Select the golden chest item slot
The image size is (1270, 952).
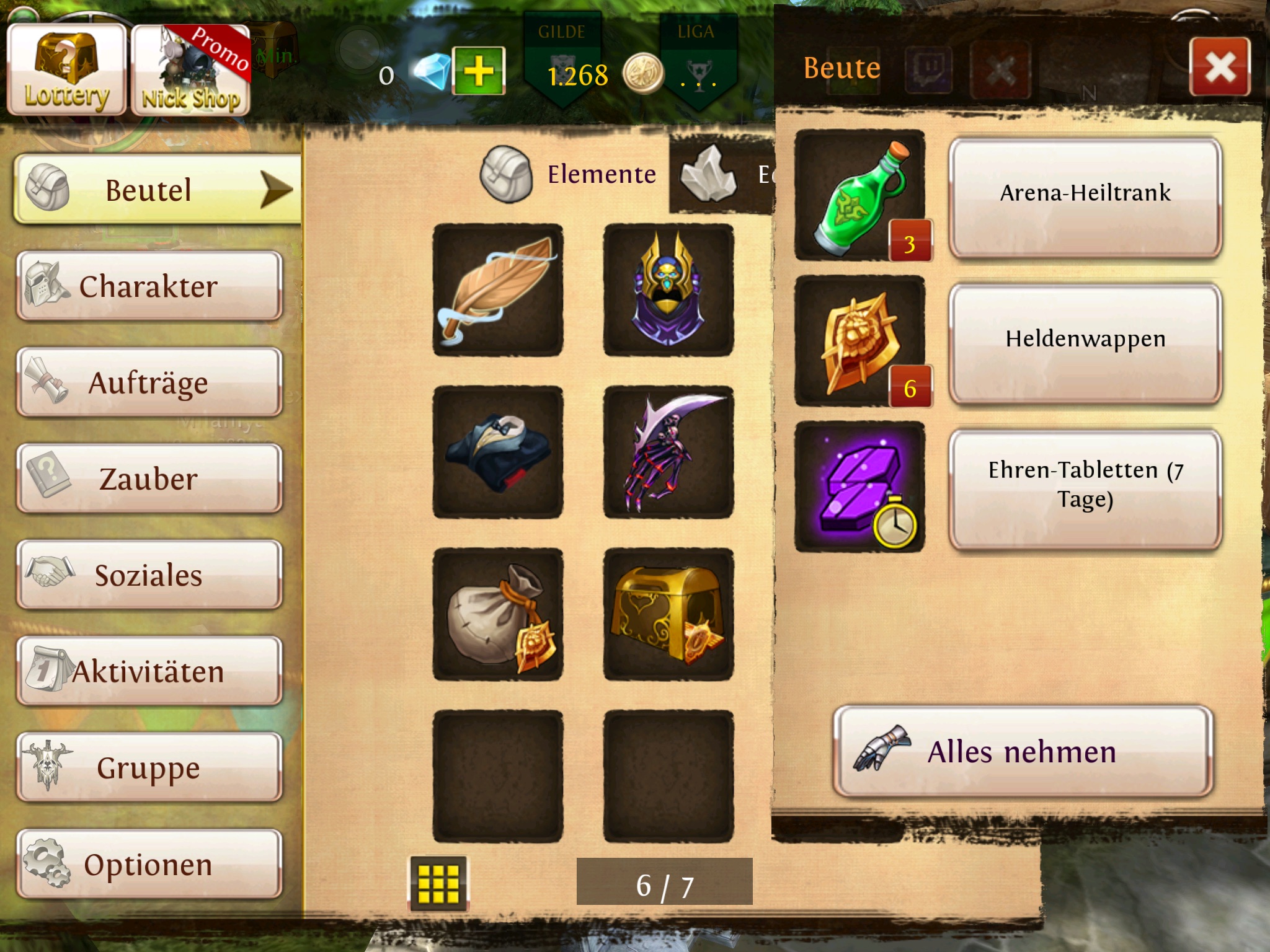[668, 614]
